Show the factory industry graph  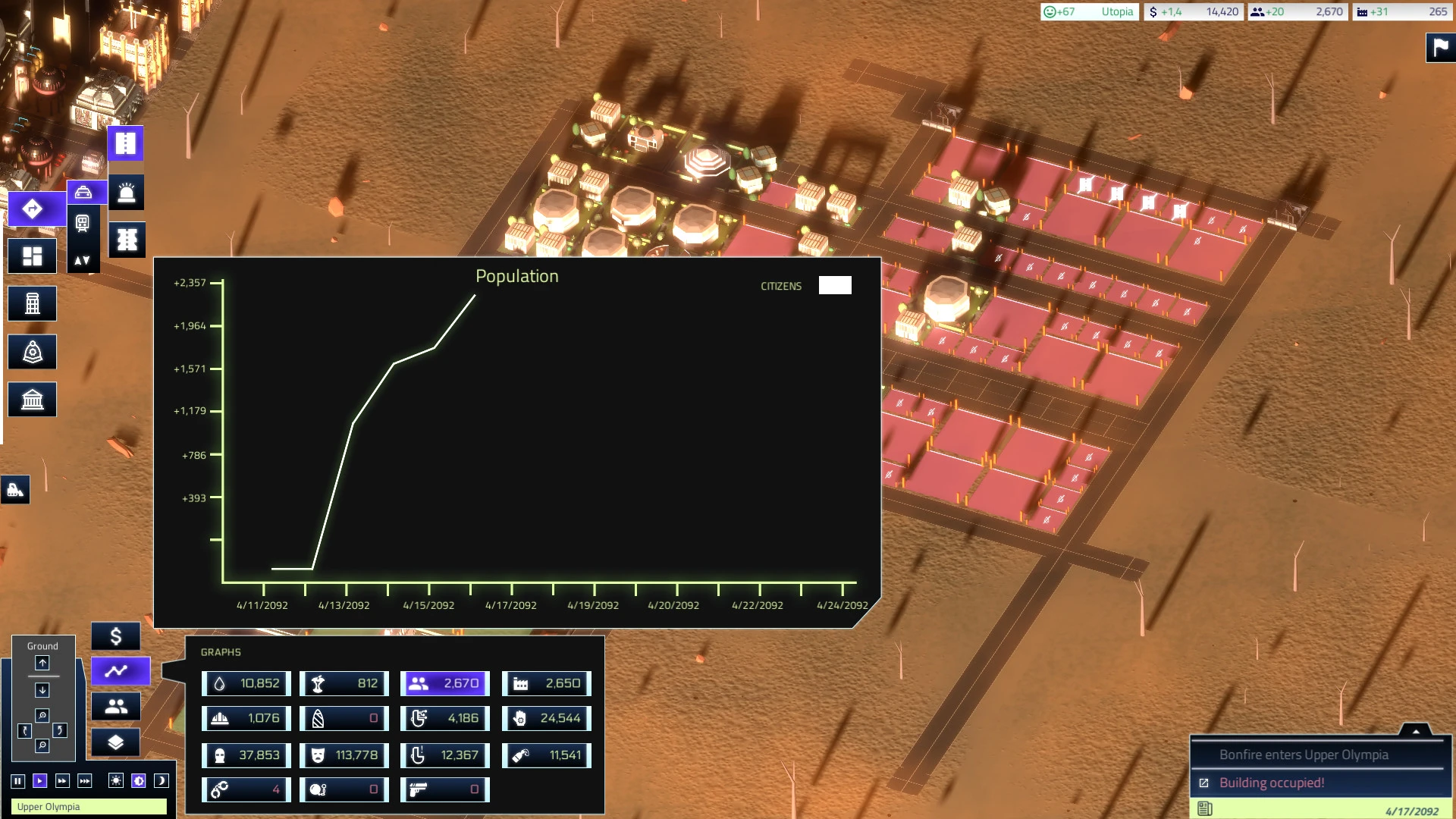pos(546,683)
